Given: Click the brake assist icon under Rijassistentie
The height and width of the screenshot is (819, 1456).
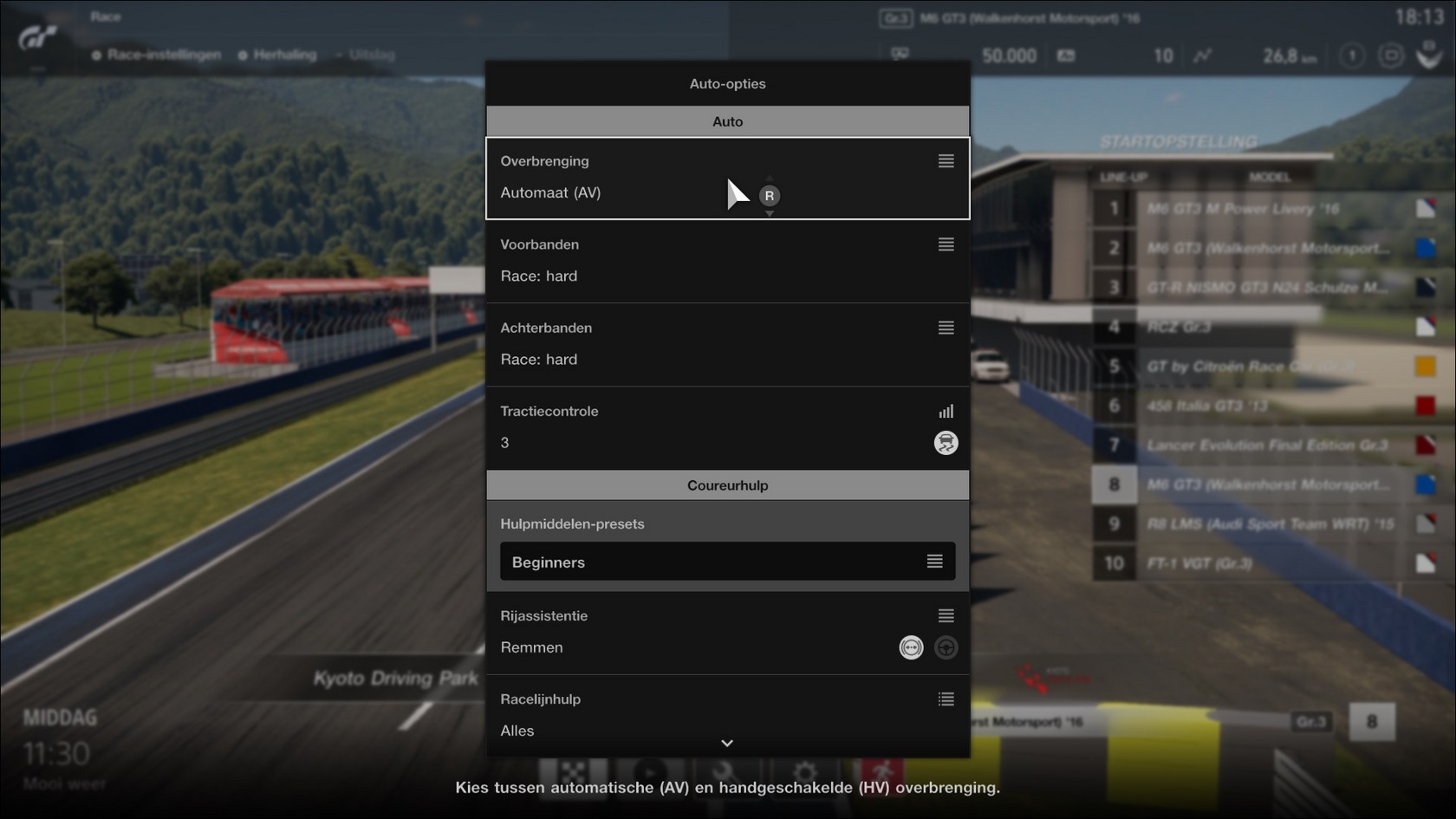Looking at the screenshot, I should (911, 647).
